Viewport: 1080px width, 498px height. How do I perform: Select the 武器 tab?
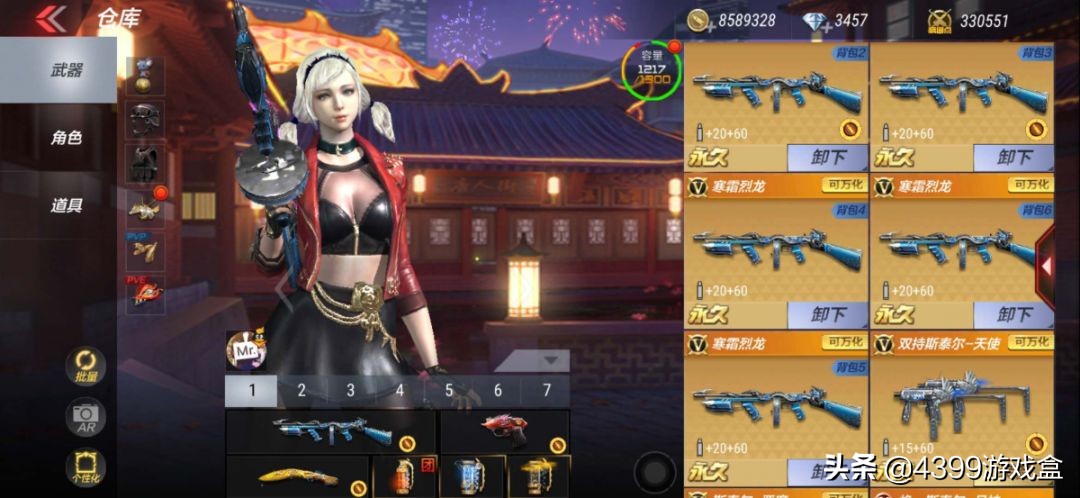(66, 70)
